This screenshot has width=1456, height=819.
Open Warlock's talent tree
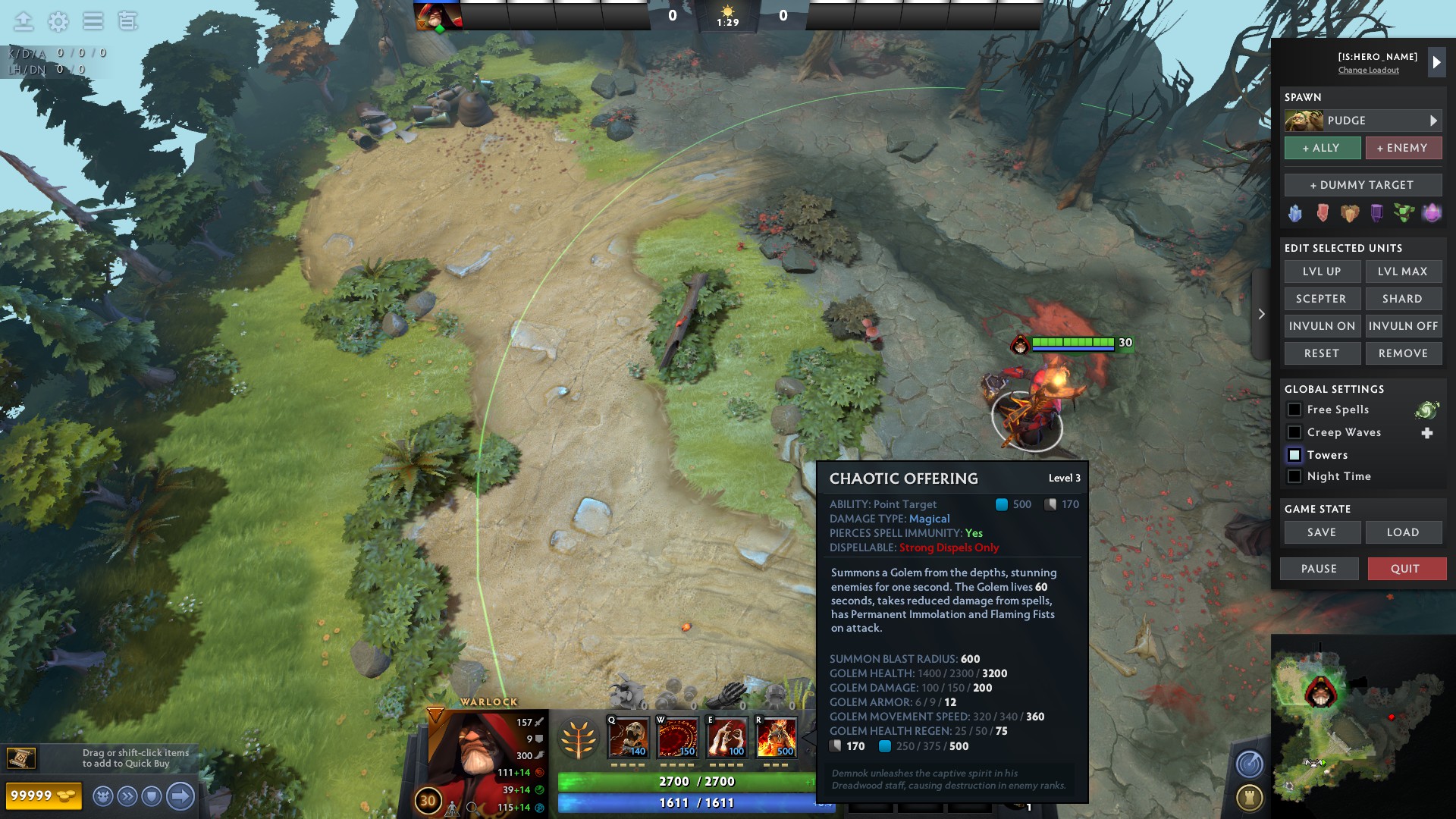tap(580, 738)
